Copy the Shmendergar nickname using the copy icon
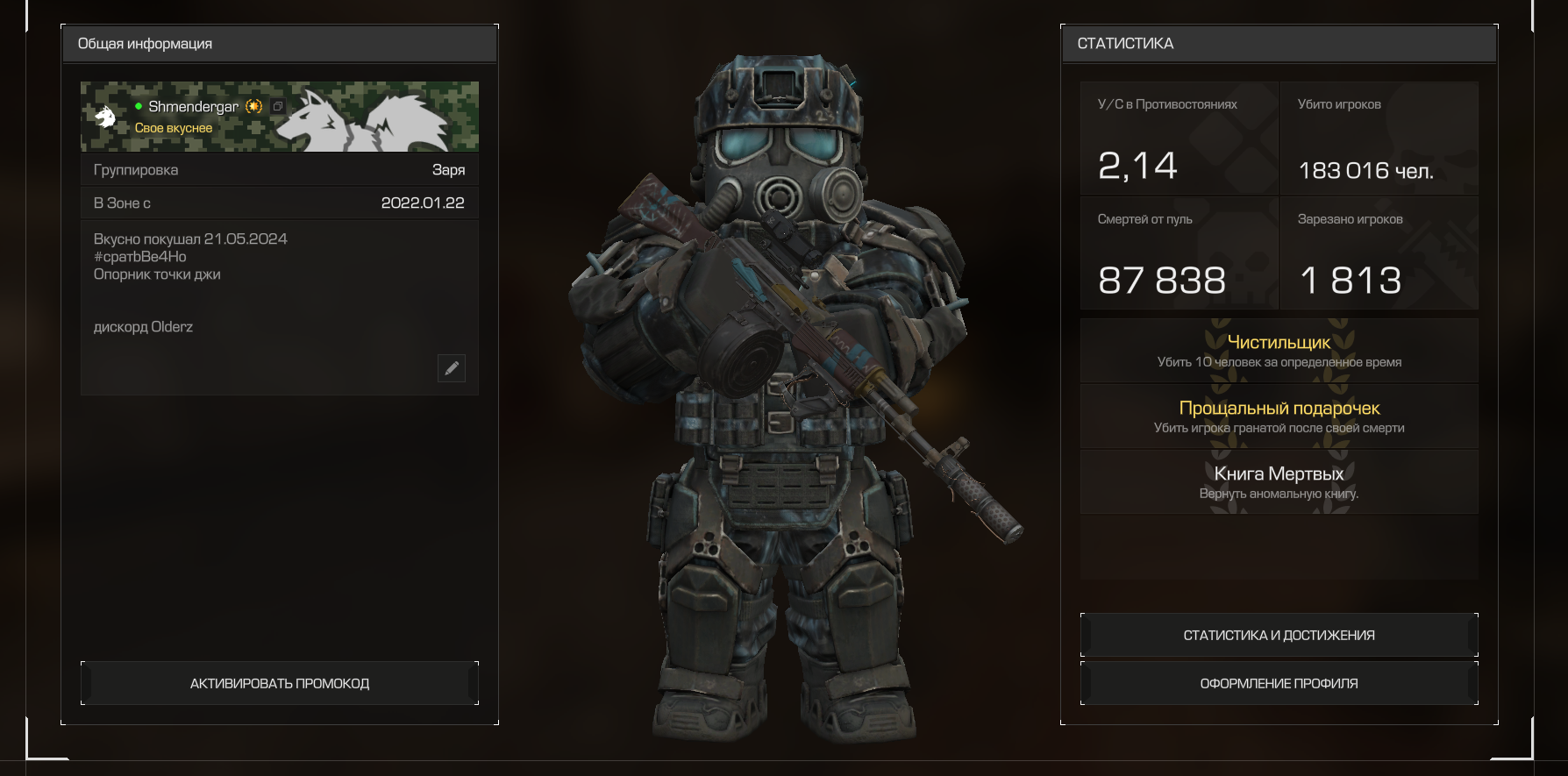Viewport: 1568px width, 776px height. pyautogui.click(x=278, y=106)
